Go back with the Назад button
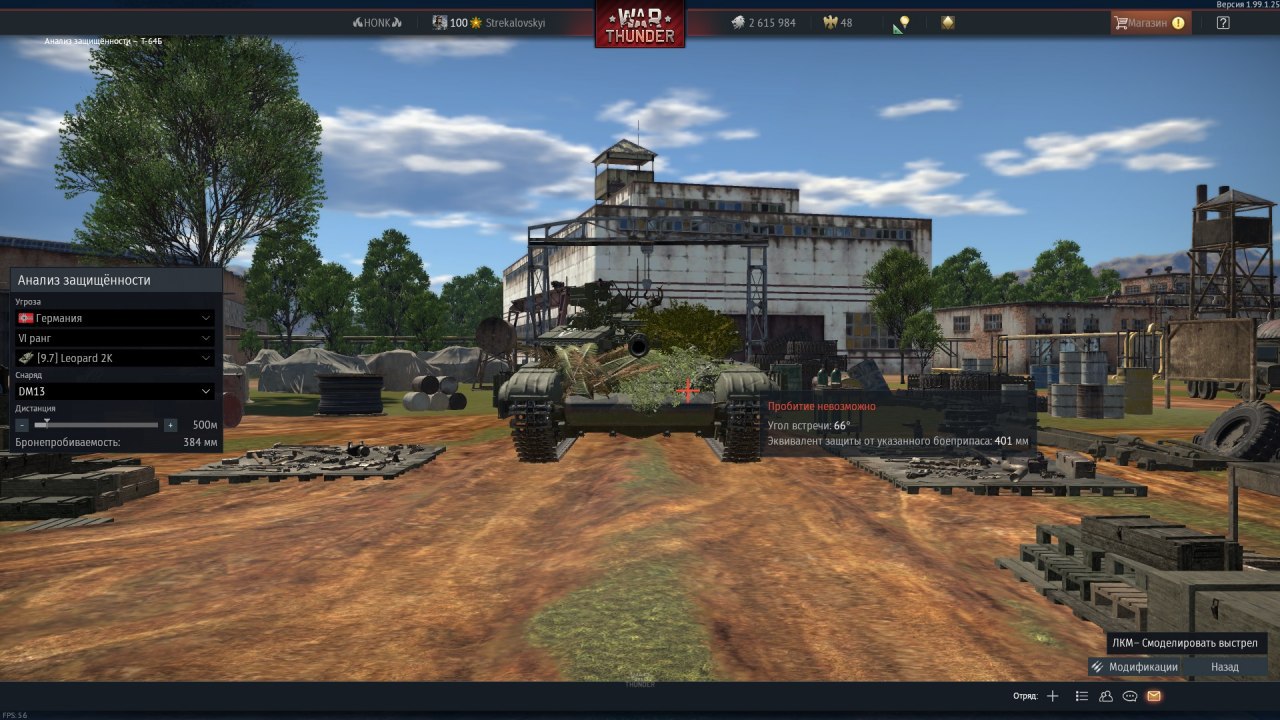1280x720 pixels. click(x=1224, y=666)
